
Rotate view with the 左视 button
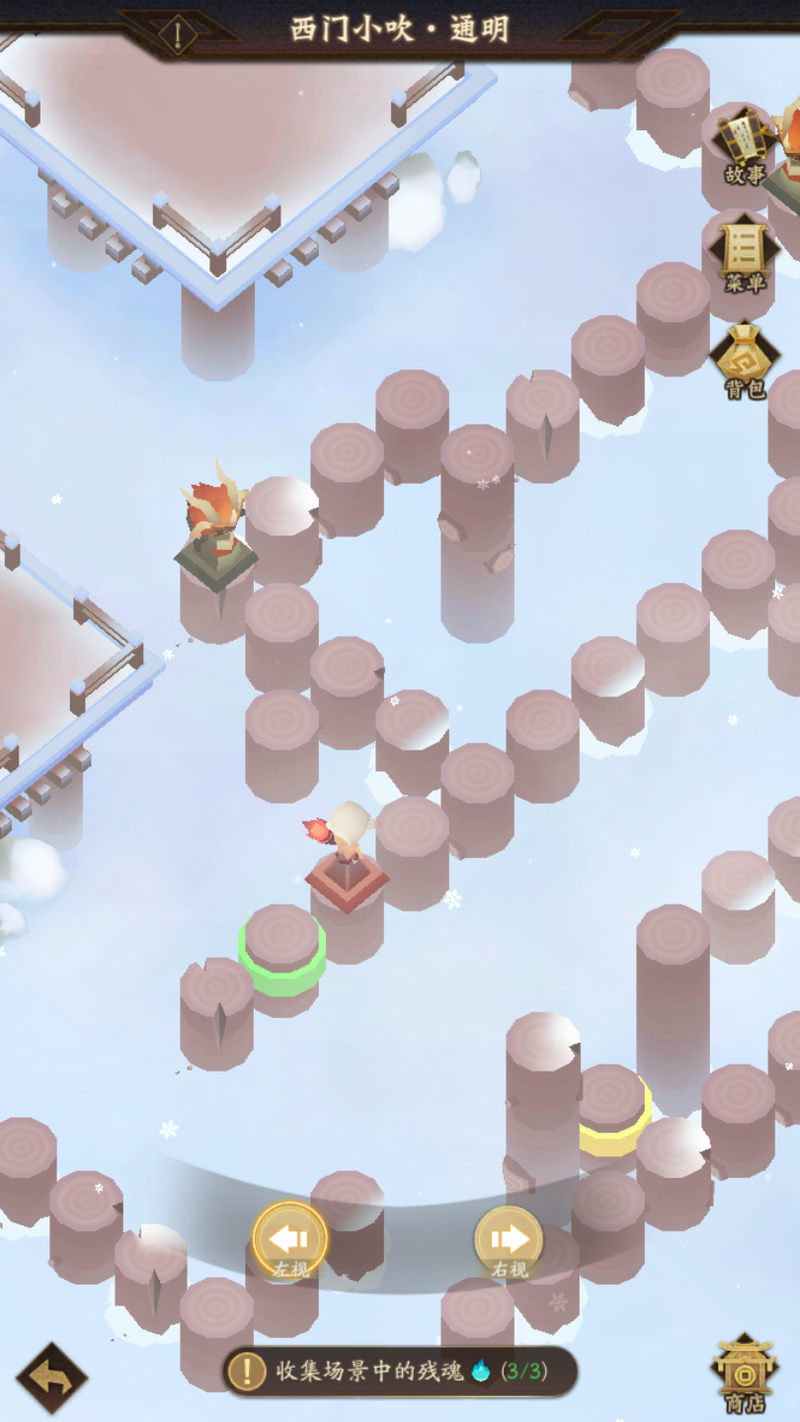pos(290,1241)
